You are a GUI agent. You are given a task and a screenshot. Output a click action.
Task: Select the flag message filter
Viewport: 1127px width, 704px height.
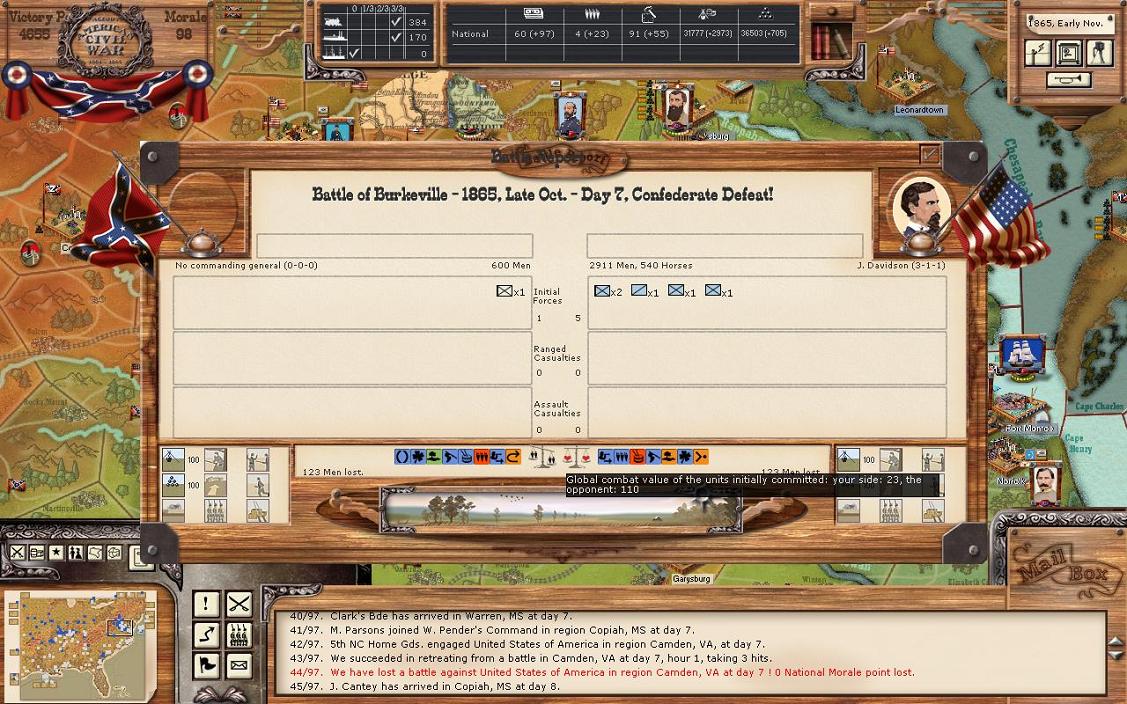coord(206,664)
